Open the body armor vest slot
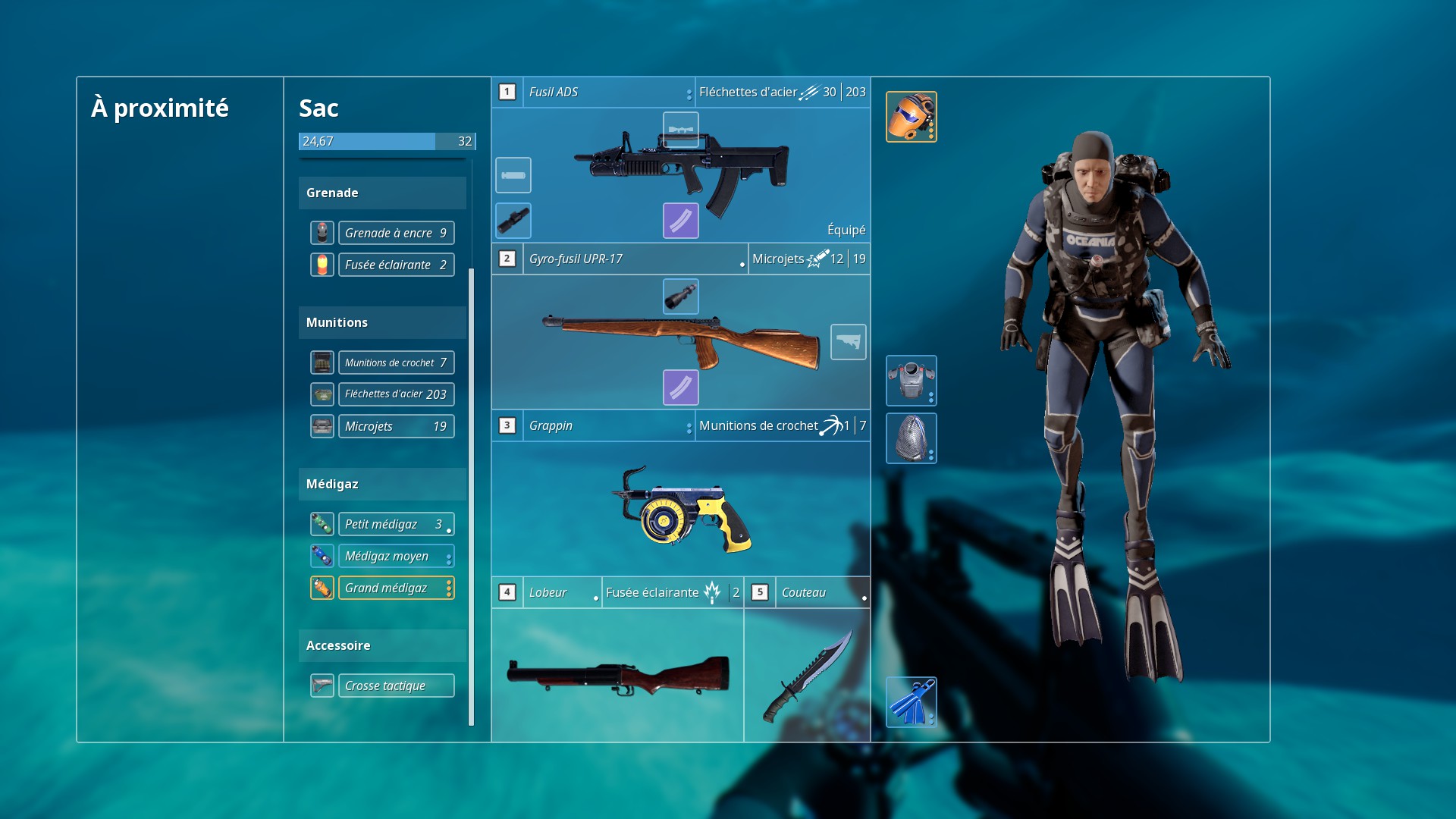 coord(911,381)
